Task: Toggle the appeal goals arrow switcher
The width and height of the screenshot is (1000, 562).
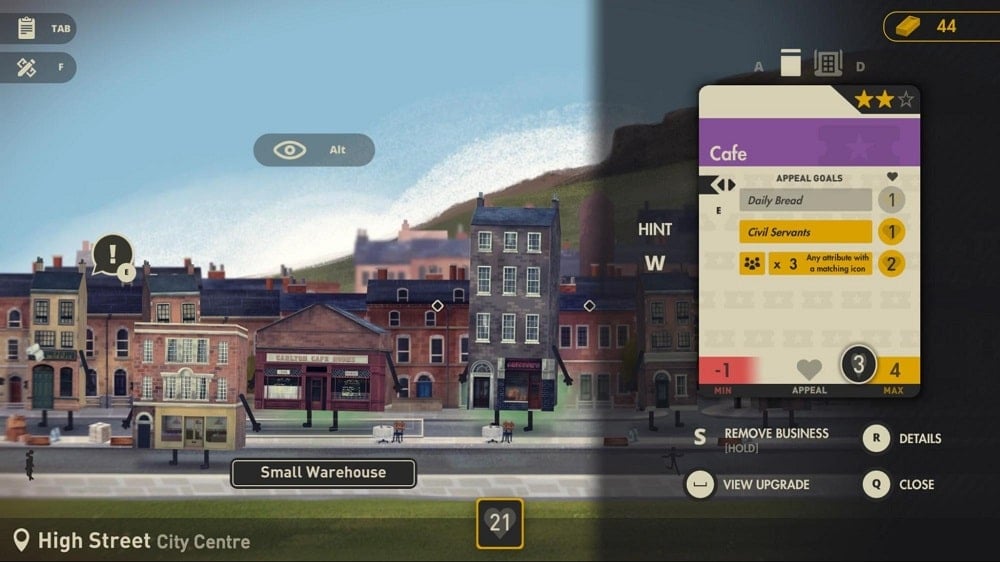Action: click(x=724, y=185)
